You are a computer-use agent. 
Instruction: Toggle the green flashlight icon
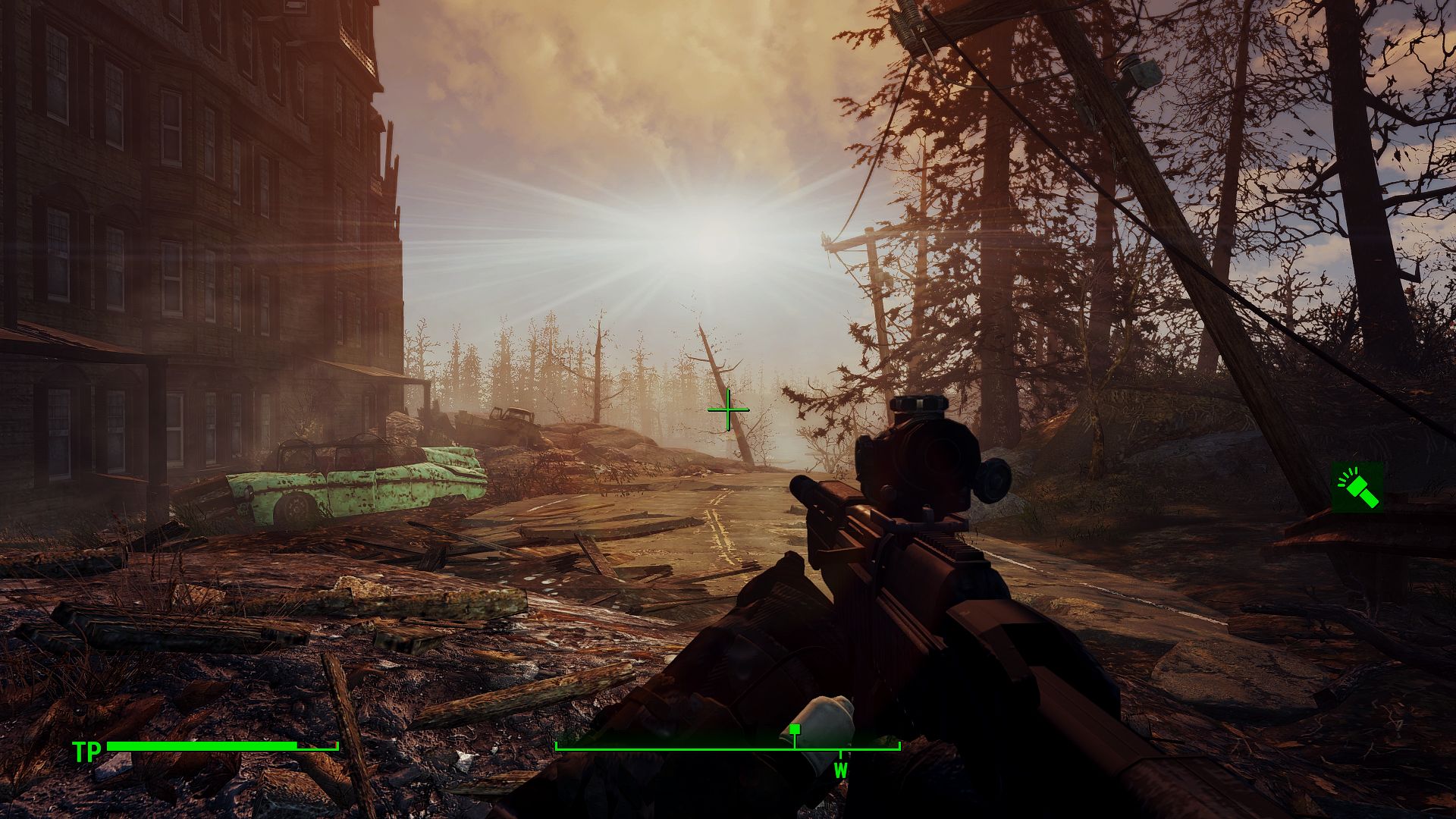coord(1357,488)
